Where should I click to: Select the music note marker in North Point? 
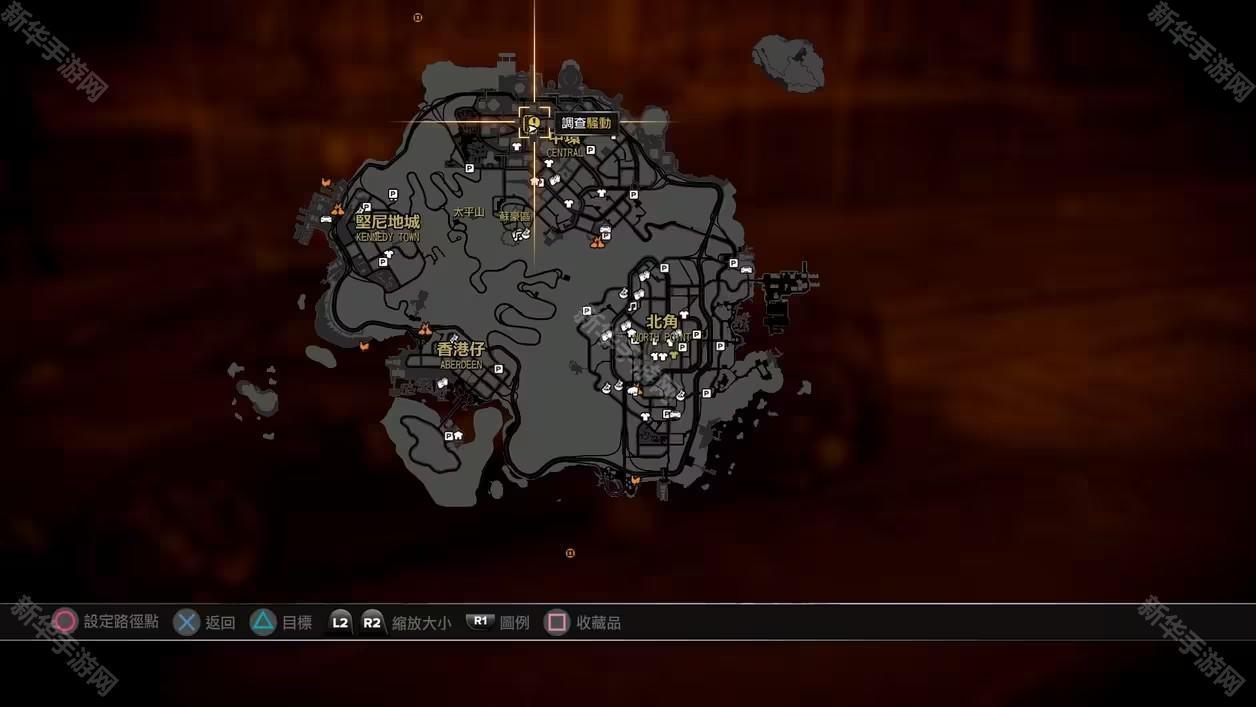[x=631, y=307]
